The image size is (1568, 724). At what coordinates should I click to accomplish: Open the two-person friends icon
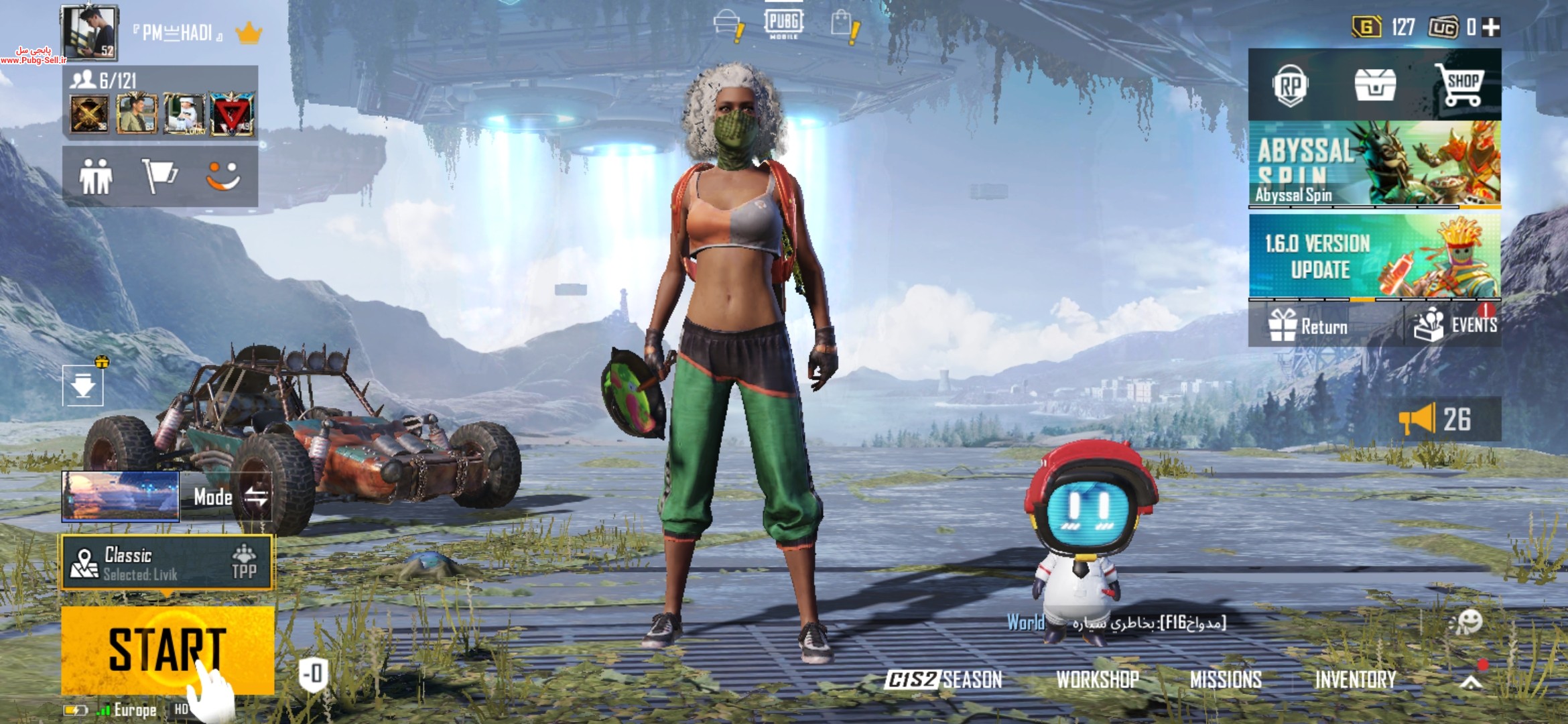point(96,177)
